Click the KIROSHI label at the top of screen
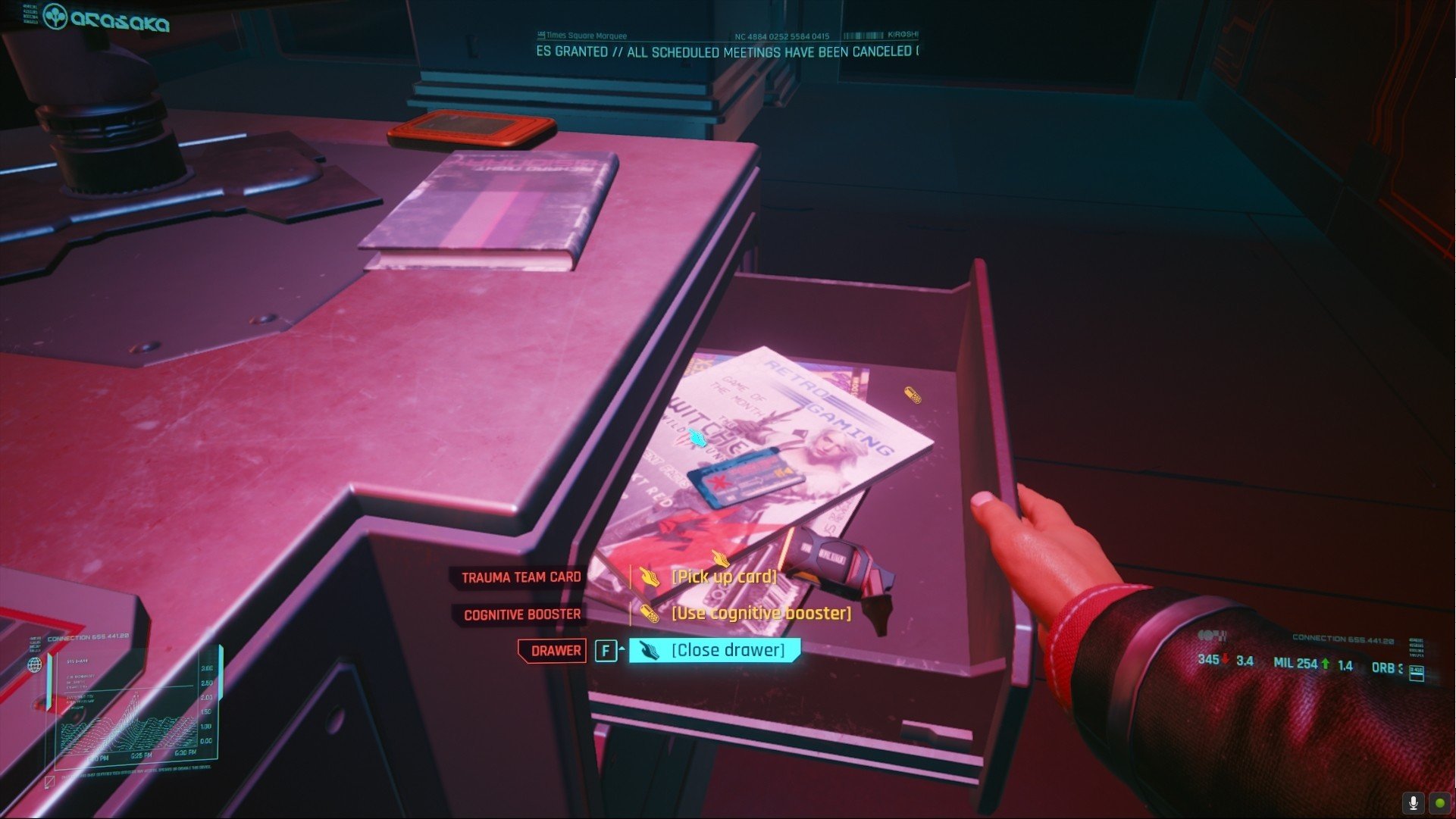 coord(902,33)
